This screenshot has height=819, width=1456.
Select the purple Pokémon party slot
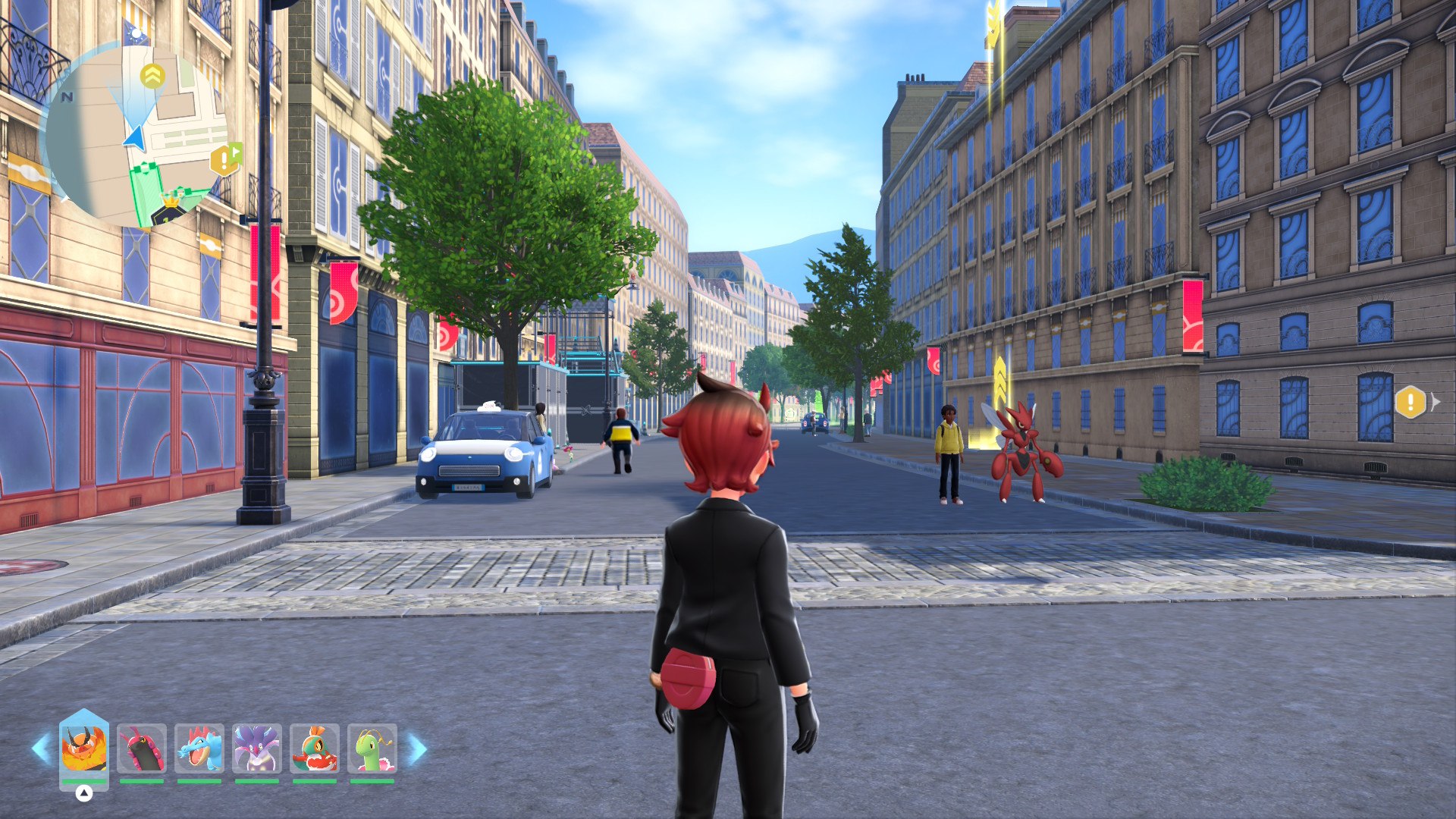click(x=257, y=748)
